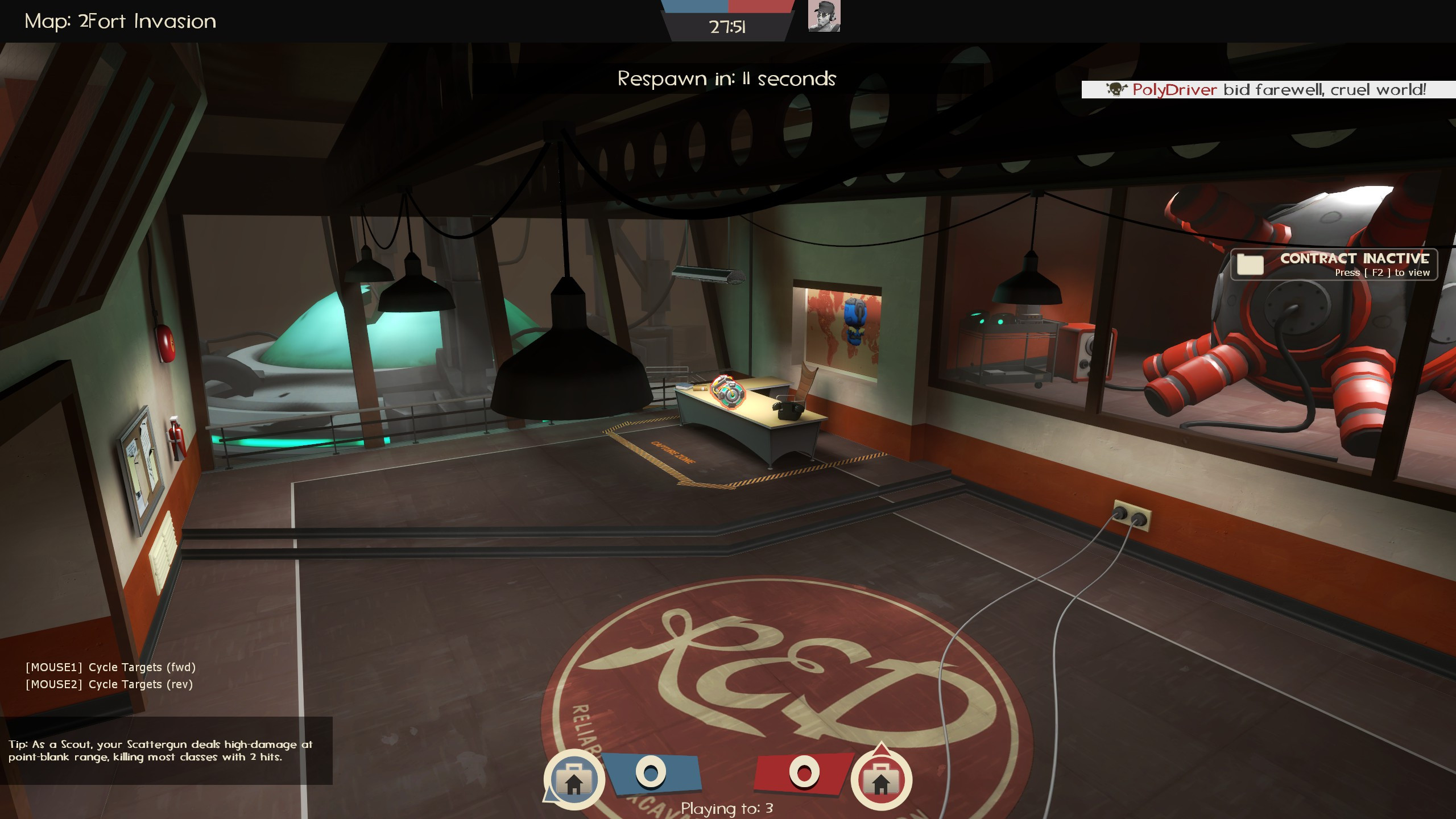The height and width of the screenshot is (819, 1456).
Task: Click the RED team score capsule
Action: tap(804, 772)
